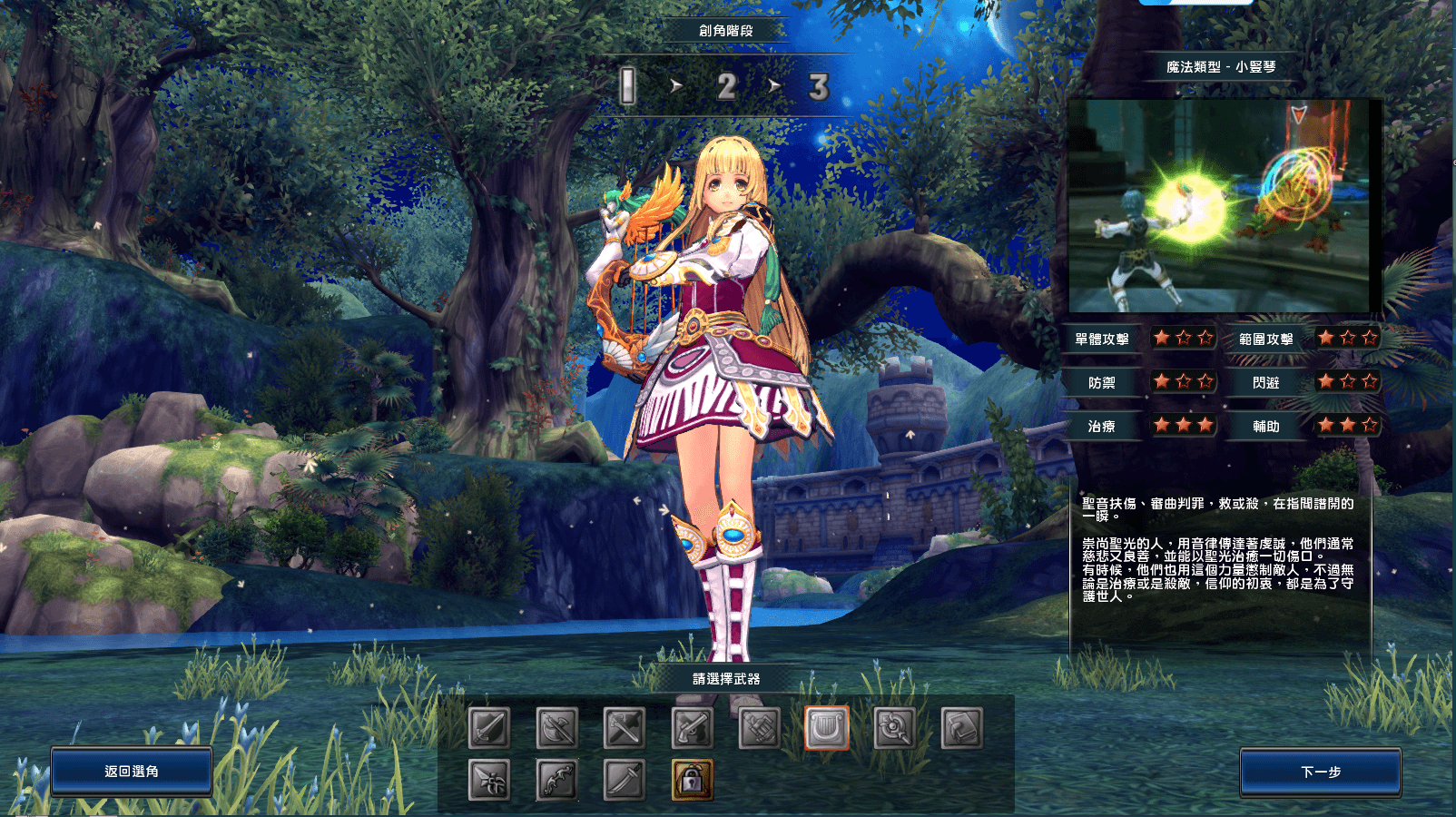Click step 1 in the creation stage bar
The image size is (1456, 817).
[627, 85]
